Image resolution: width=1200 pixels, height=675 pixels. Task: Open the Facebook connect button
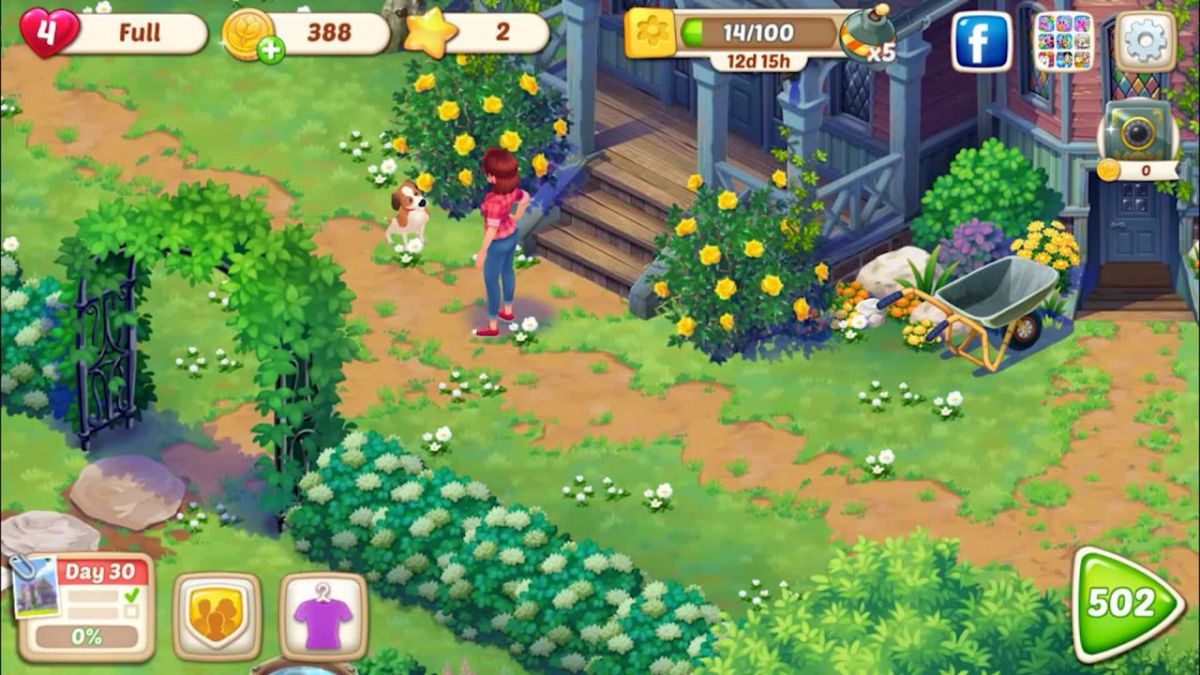(981, 41)
